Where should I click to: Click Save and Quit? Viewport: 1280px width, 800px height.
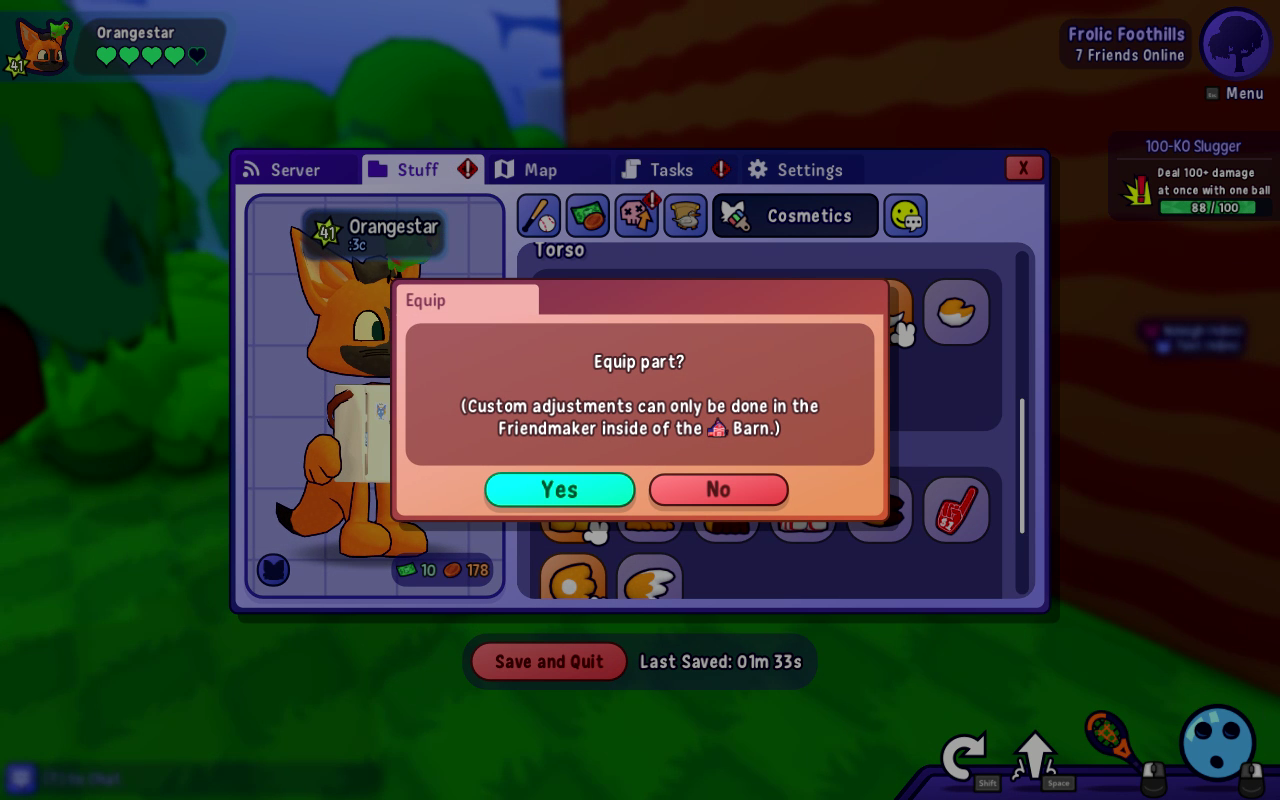tap(547, 661)
